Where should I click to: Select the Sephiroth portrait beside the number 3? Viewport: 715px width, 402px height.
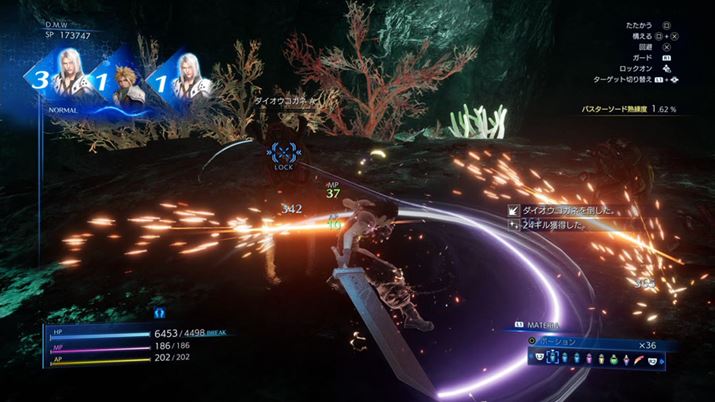[69, 80]
